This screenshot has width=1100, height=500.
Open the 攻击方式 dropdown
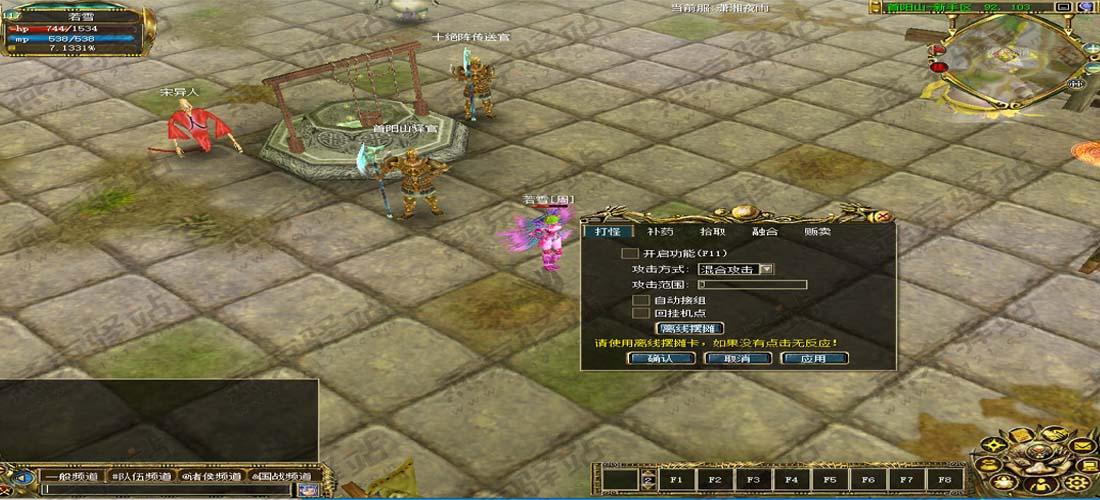point(767,269)
